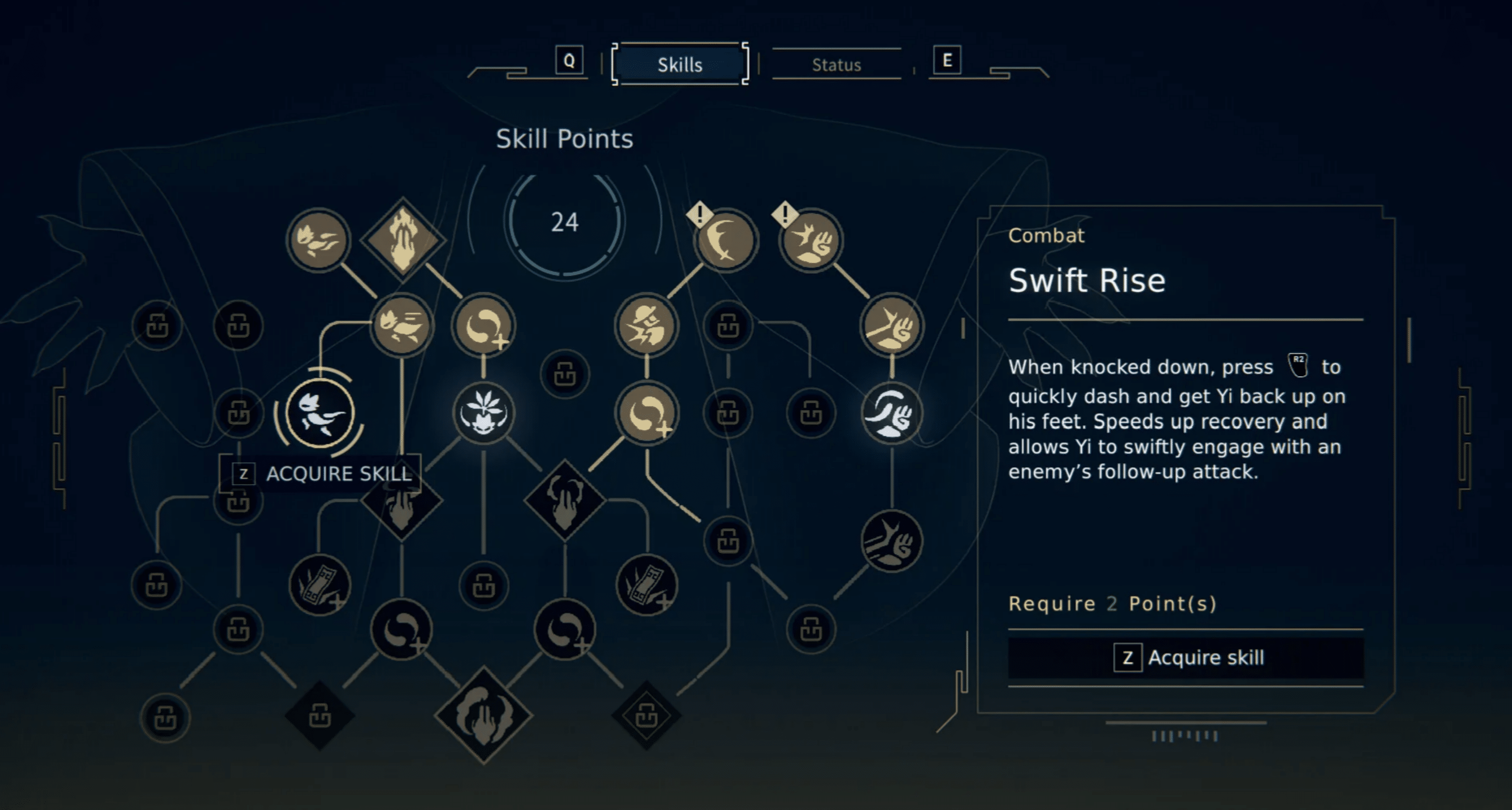1512x810 pixels.
Task: Choose the largest diamond-shaped skill node
Action: tap(483, 715)
